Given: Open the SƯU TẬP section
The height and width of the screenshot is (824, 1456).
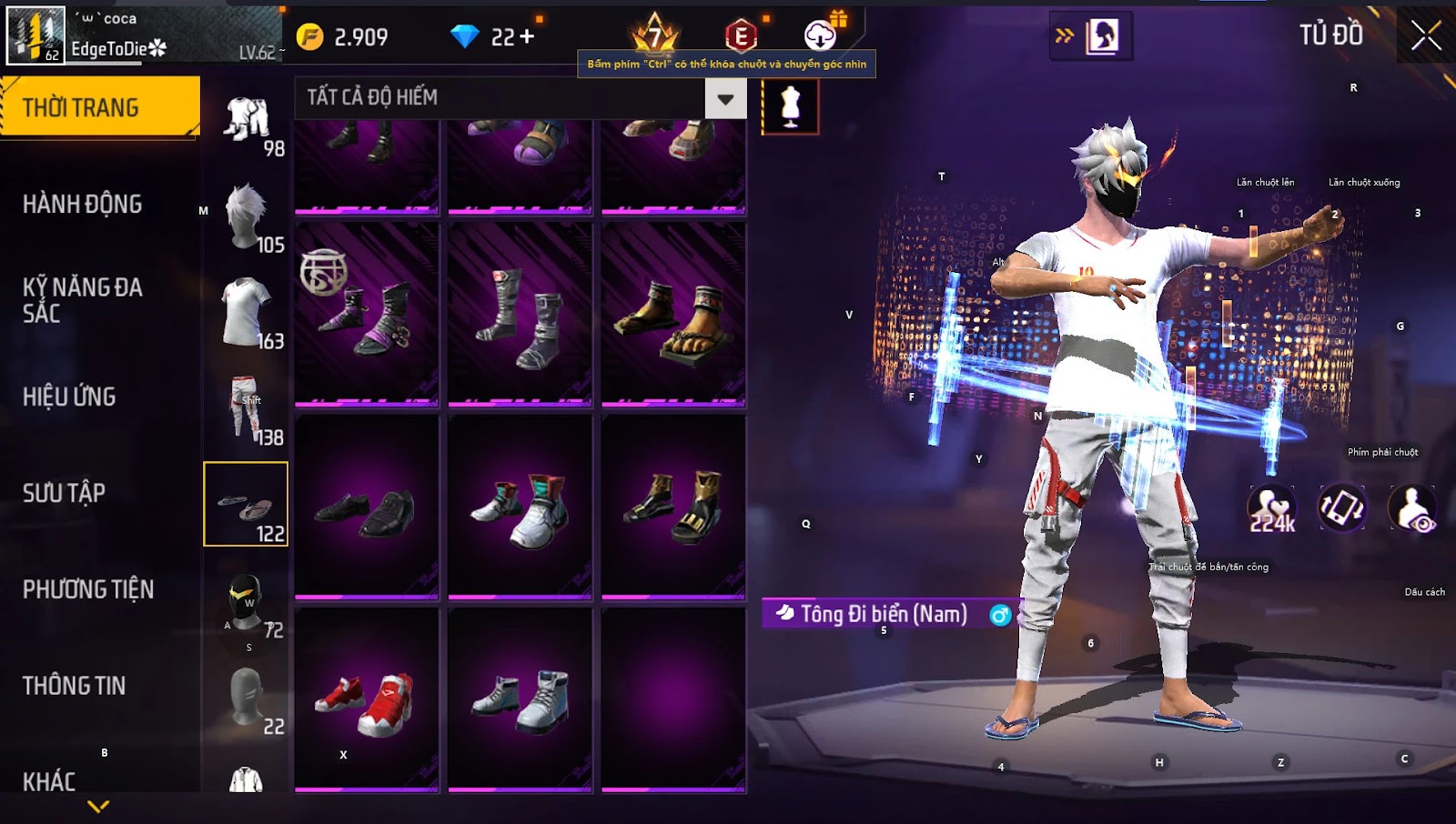Looking at the screenshot, I should (64, 493).
